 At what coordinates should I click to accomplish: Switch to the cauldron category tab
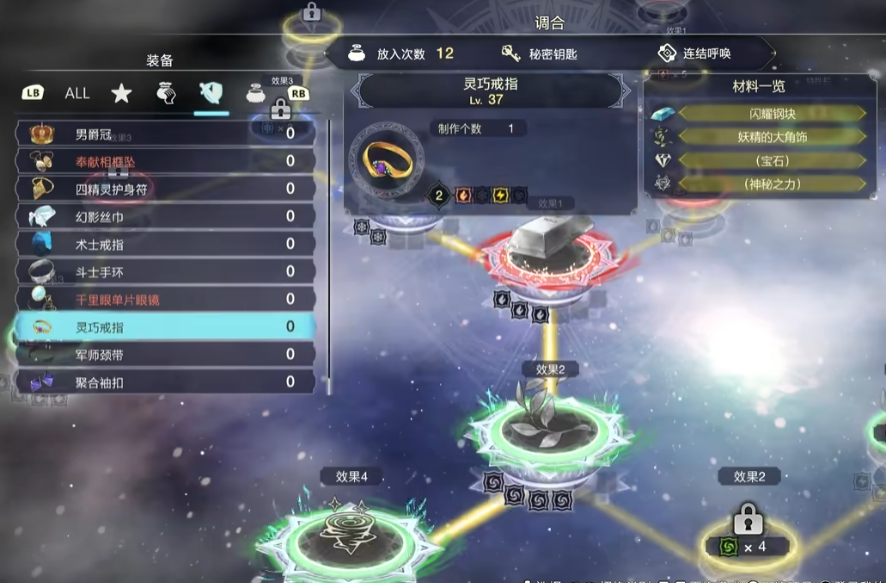click(x=256, y=94)
